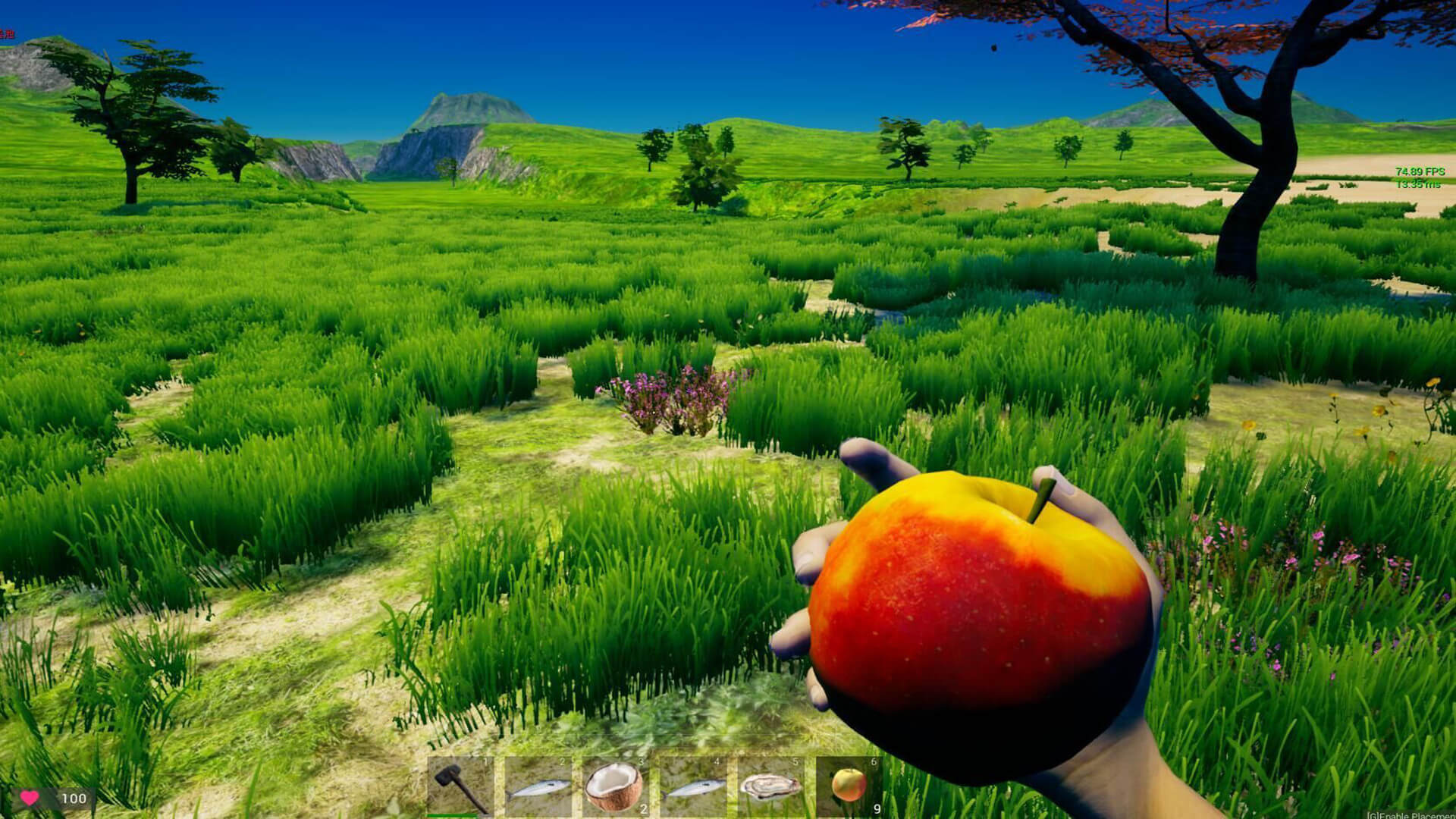
Task: Pick the fish in hotbar slot 4
Action: 692,786
